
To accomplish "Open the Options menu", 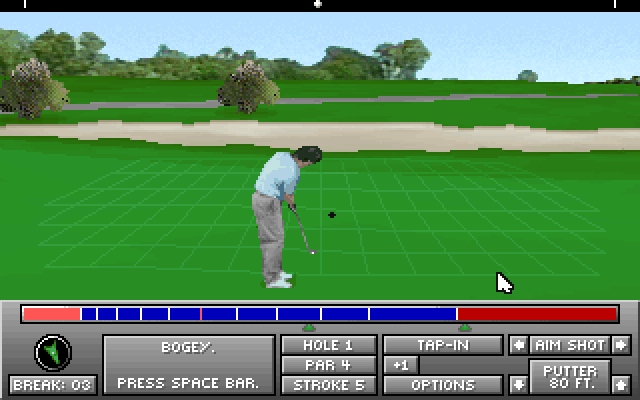I will [443, 384].
